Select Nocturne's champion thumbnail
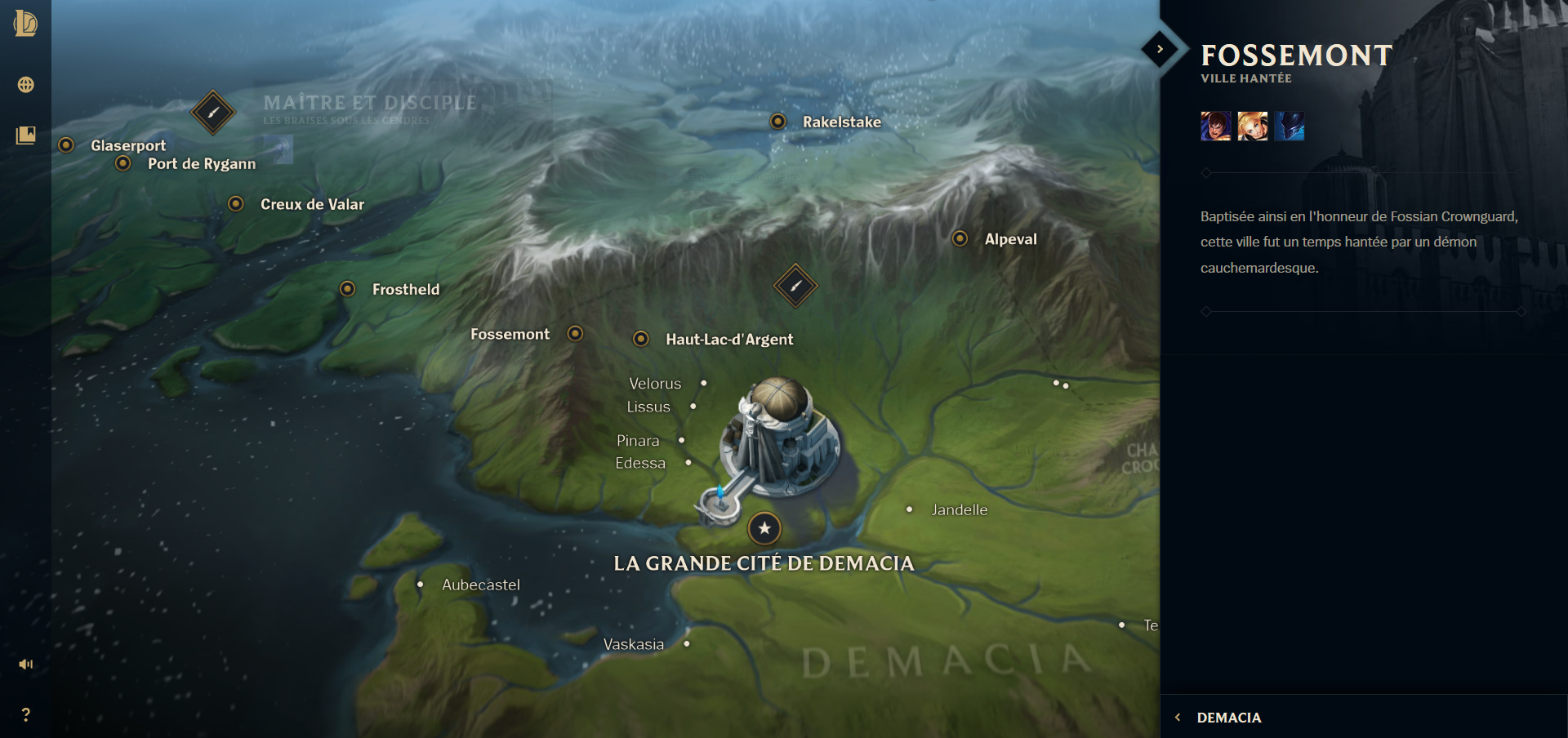The width and height of the screenshot is (1568, 738). click(1290, 127)
